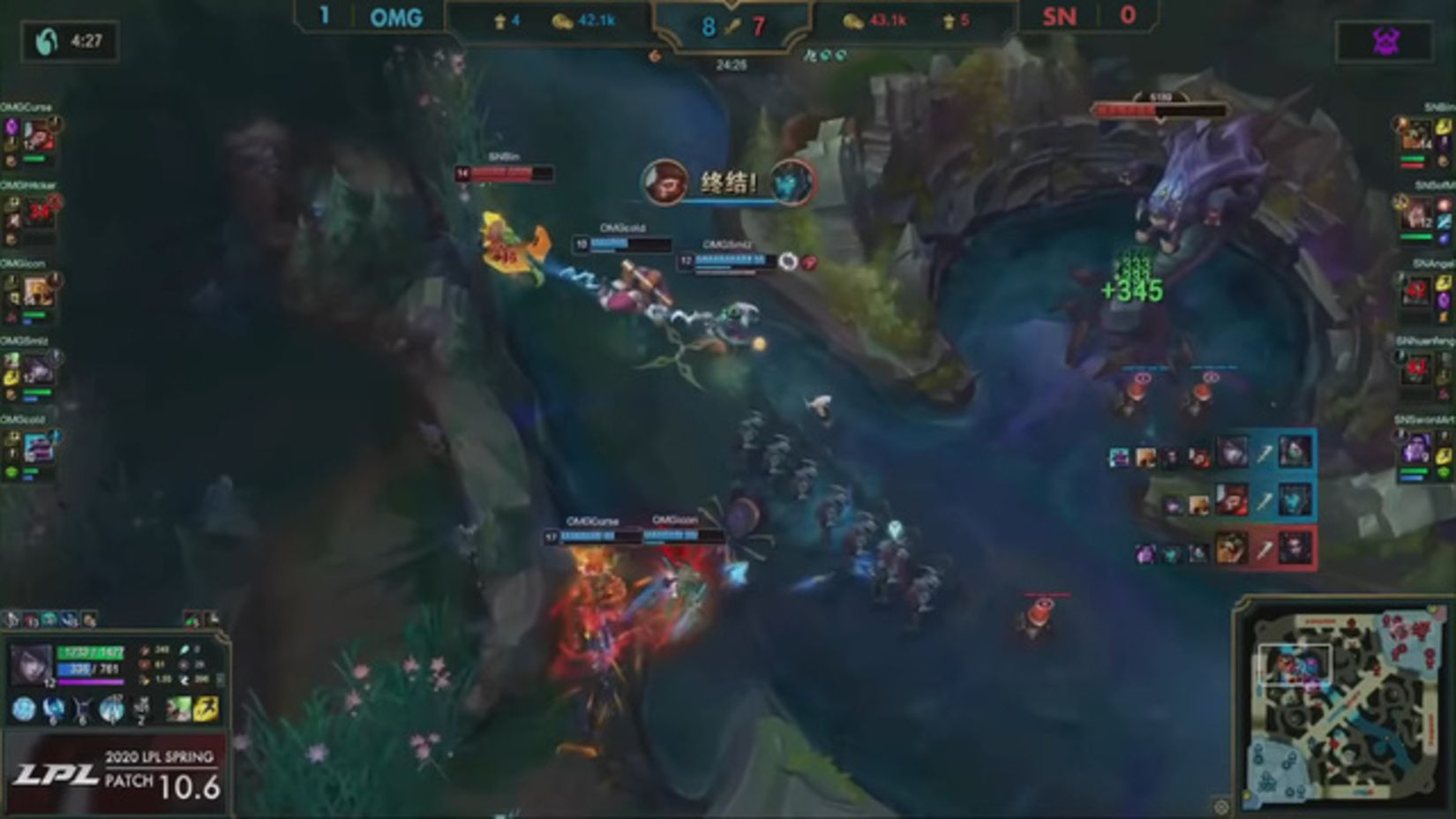Viewport: 1456px width, 819px height.
Task: Click the minimap to reposition the camera
Action: (x=1341, y=706)
